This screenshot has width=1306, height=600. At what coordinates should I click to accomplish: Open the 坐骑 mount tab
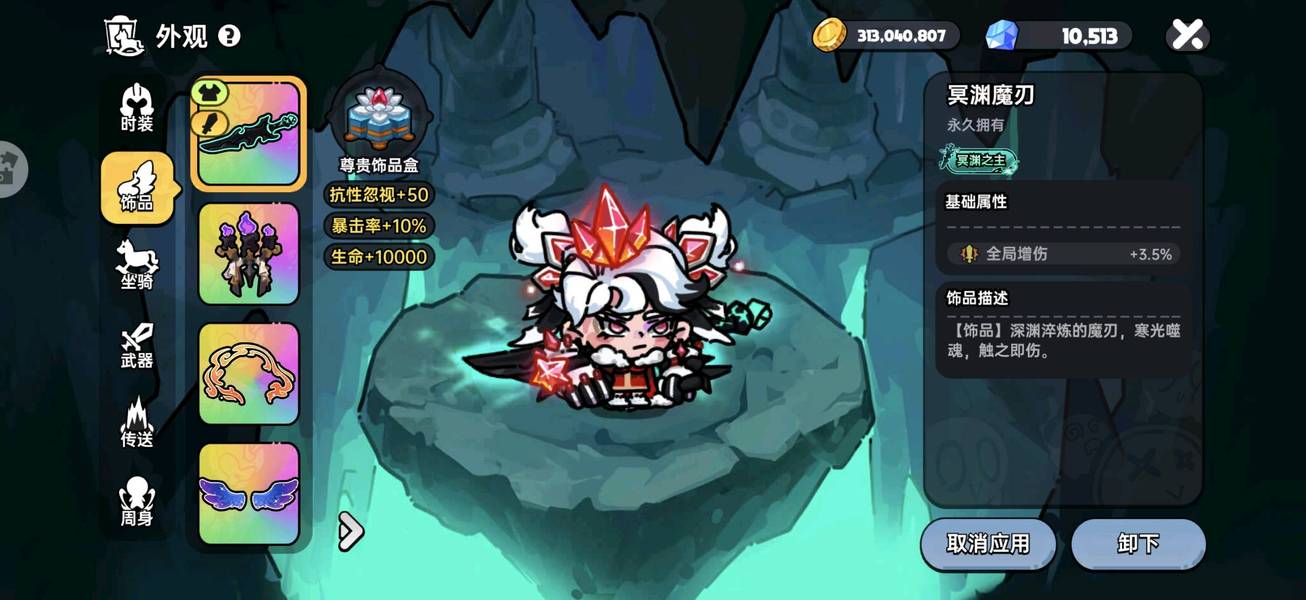coord(137,265)
